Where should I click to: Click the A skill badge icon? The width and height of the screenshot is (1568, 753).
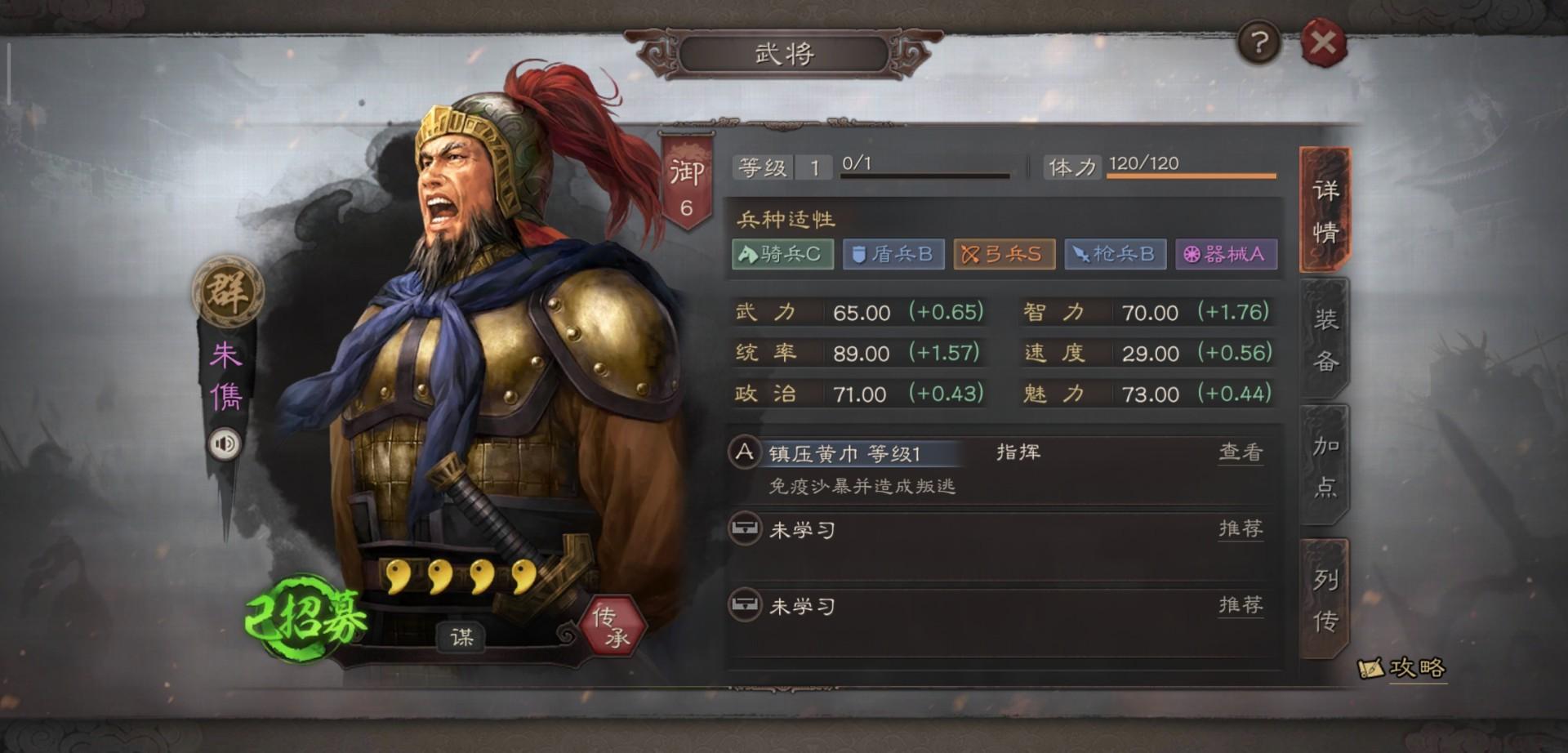click(x=742, y=453)
